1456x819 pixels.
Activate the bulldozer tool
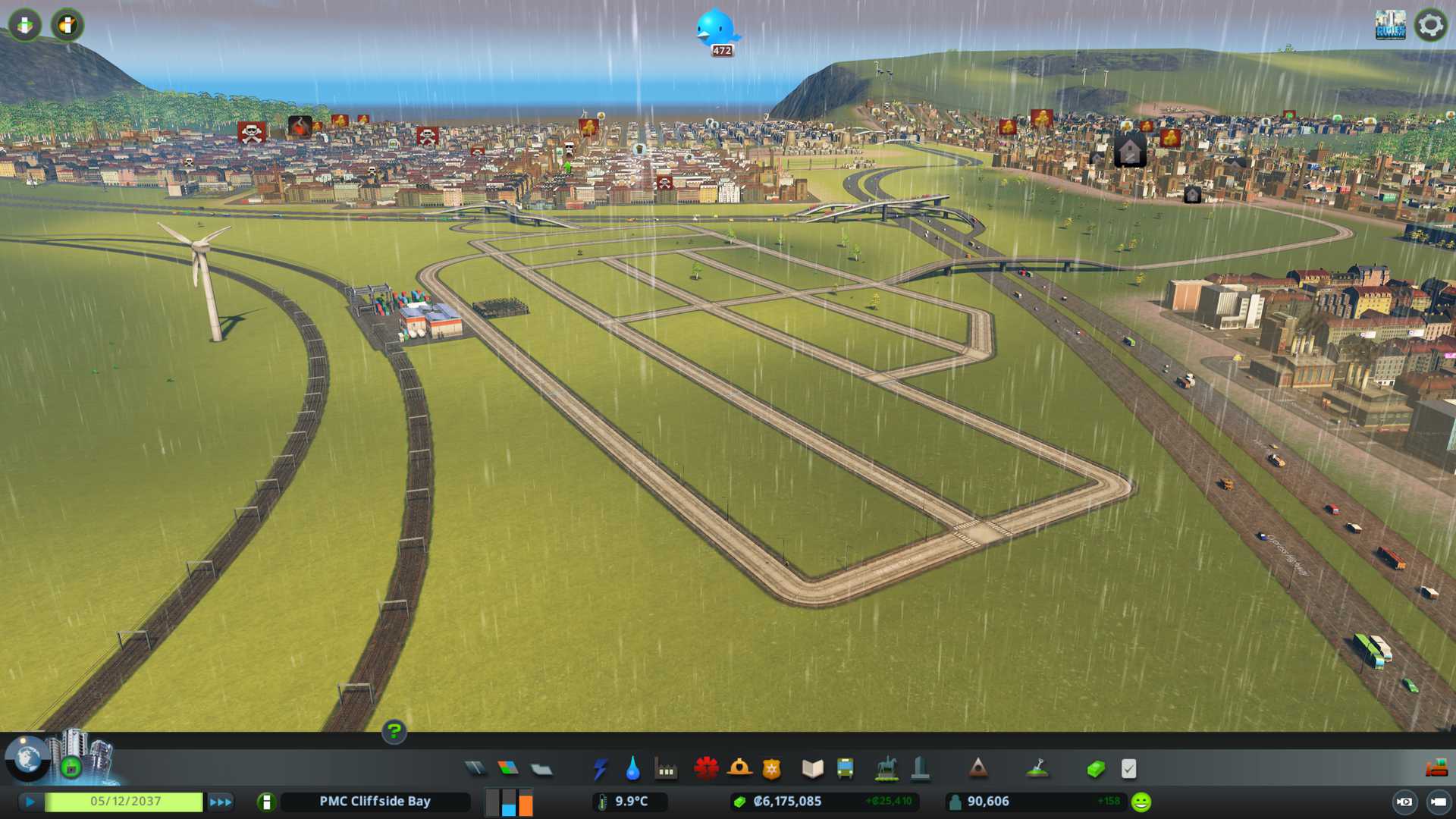coord(1436,769)
